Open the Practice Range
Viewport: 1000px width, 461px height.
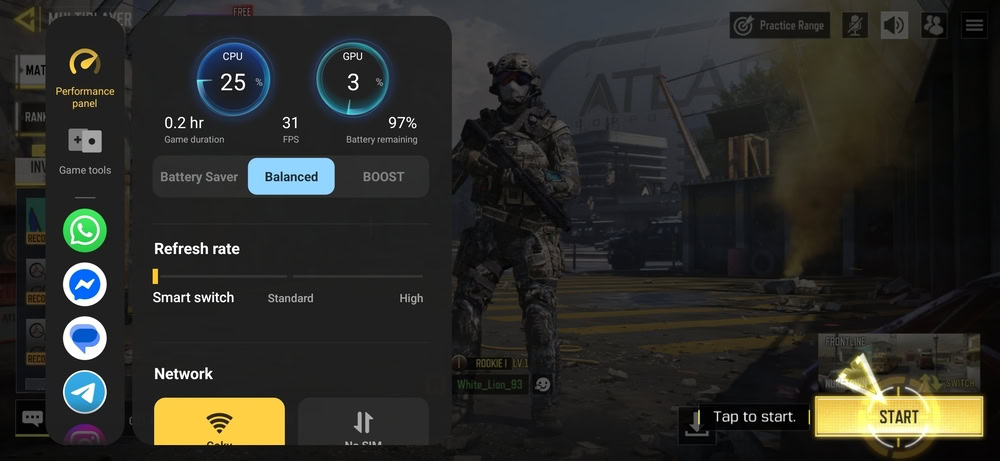point(777,25)
